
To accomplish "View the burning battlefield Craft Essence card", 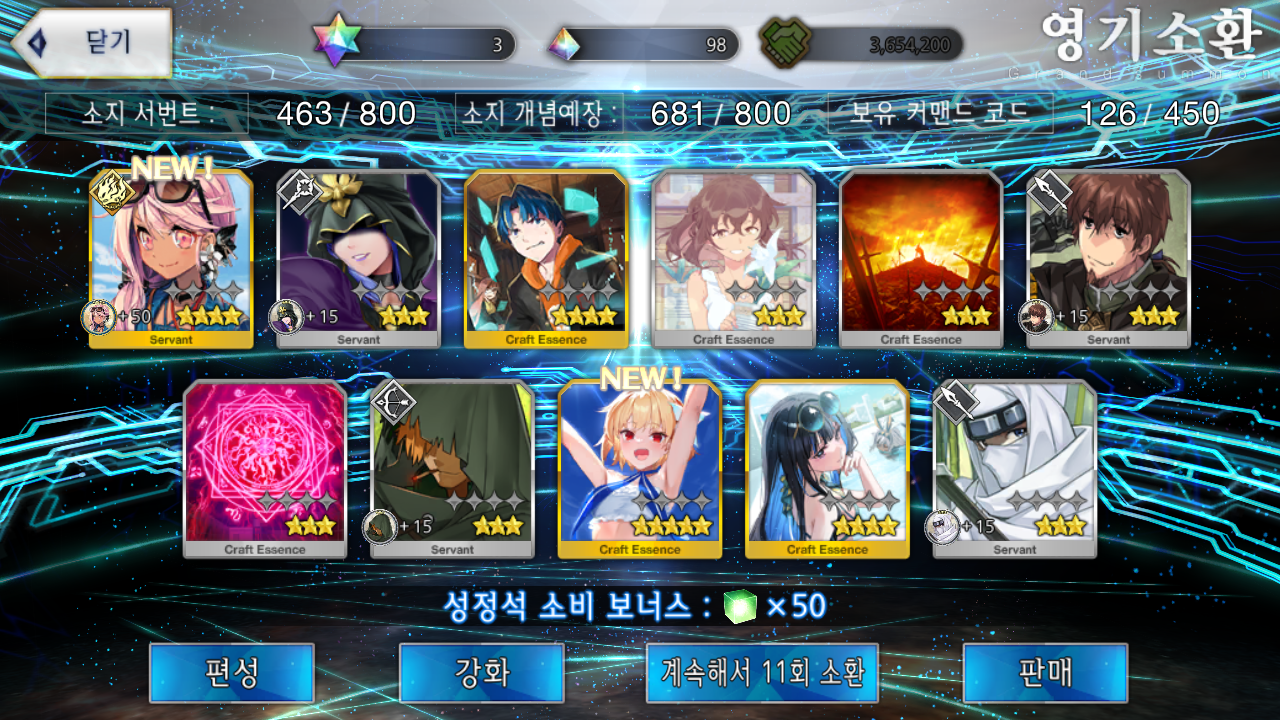I will (x=921, y=258).
